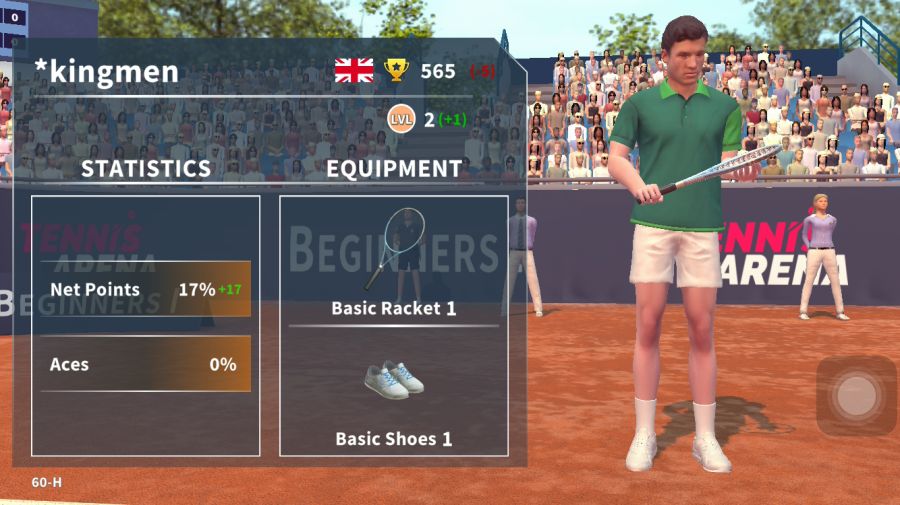Click the gold trophy icon
The image size is (900, 505).
coord(397,70)
